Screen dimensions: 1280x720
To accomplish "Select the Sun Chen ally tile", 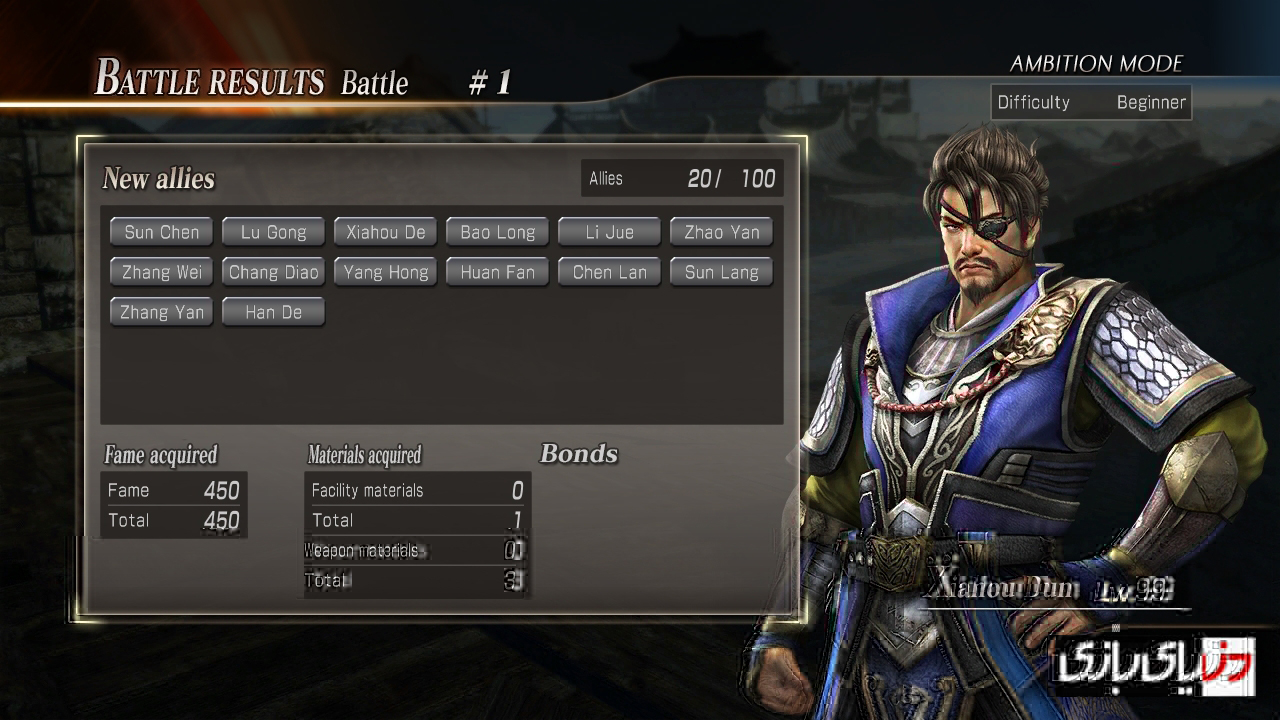I will click(x=161, y=232).
